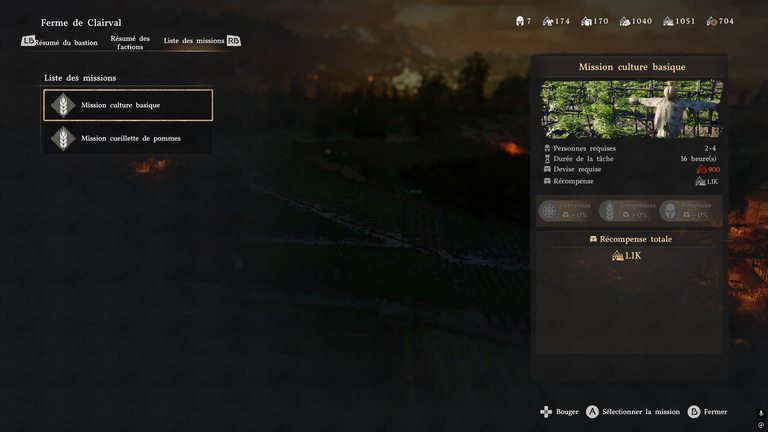This screenshot has width=768, height=432.
Task: Select the Mercenaire helmet bonus slot
Action: click(688, 211)
